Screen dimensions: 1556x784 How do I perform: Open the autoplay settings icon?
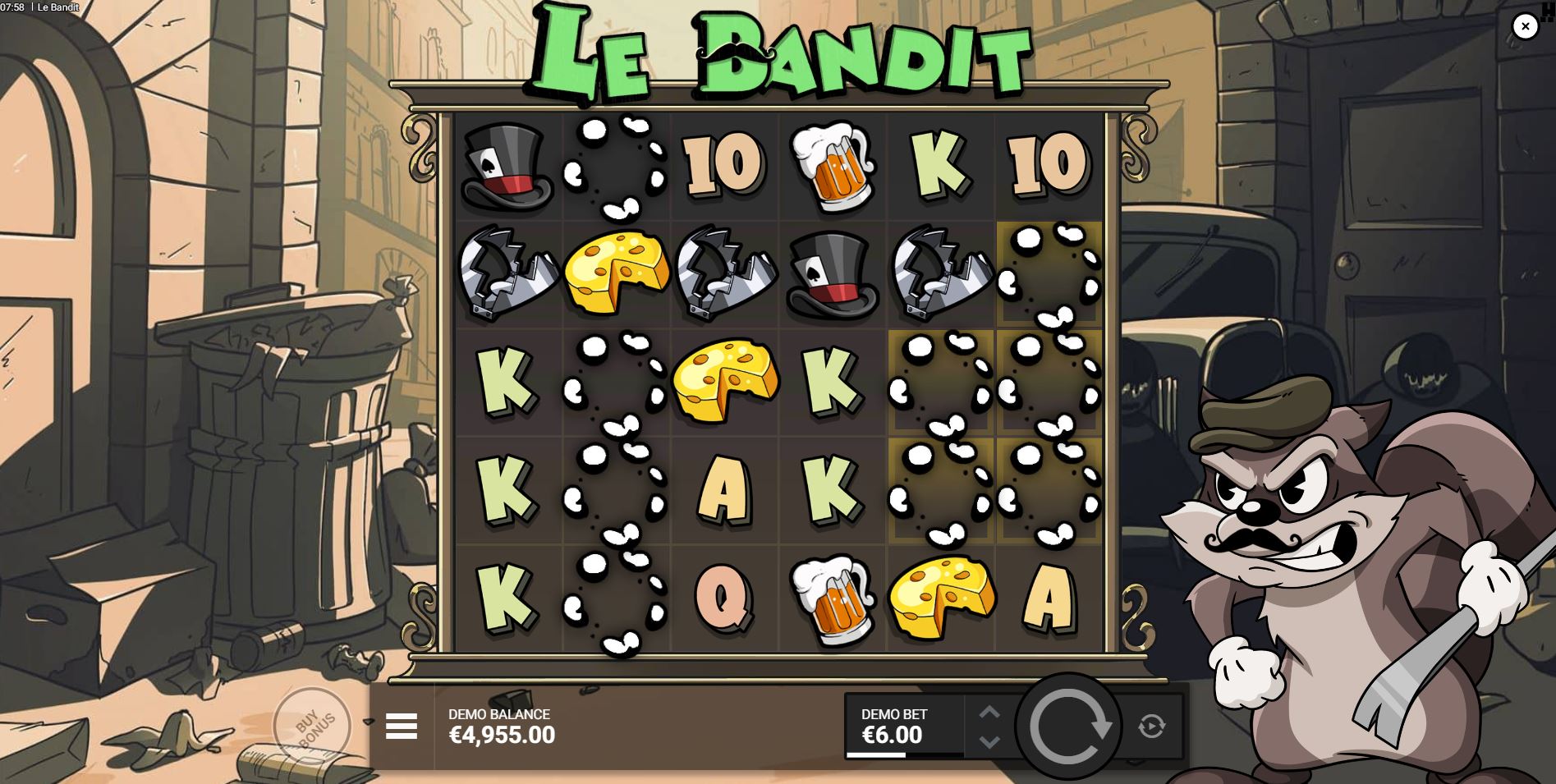click(x=1153, y=726)
